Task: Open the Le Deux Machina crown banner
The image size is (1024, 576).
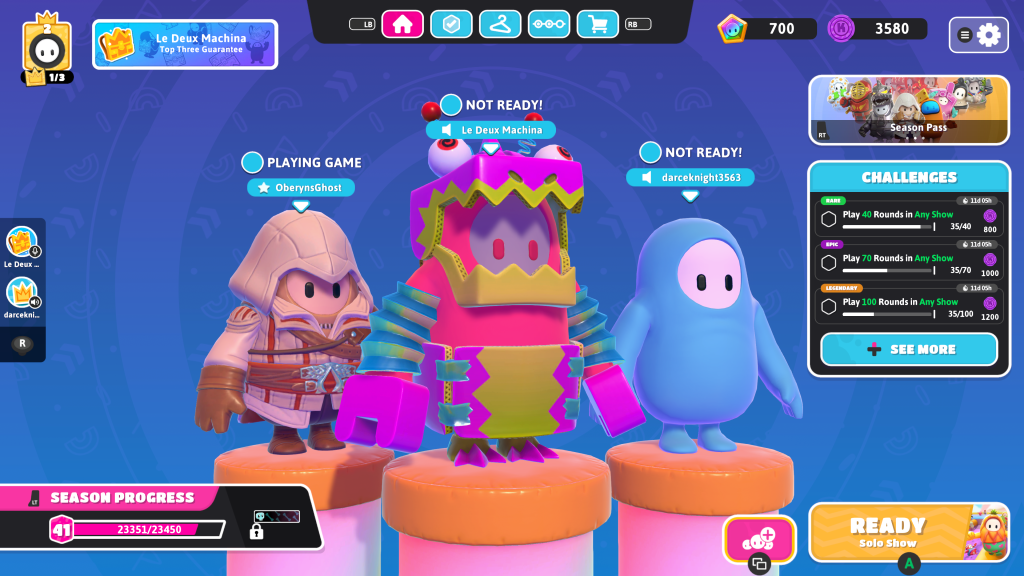Action: (185, 44)
